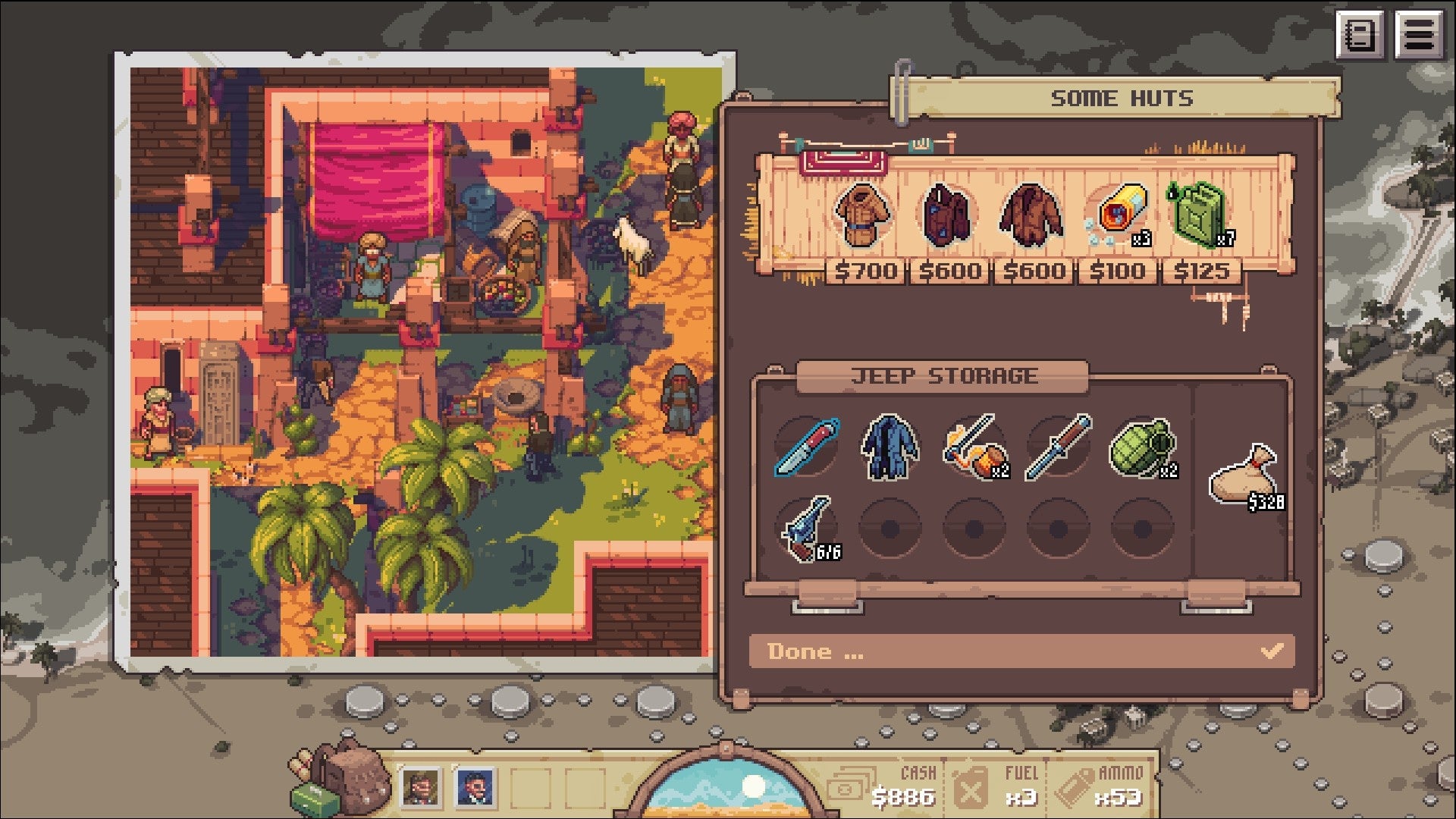Image resolution: width=1456 pixels, height=819 pixels.
Task: Select the red pocket knife in storage
Action: click(807, 447)
